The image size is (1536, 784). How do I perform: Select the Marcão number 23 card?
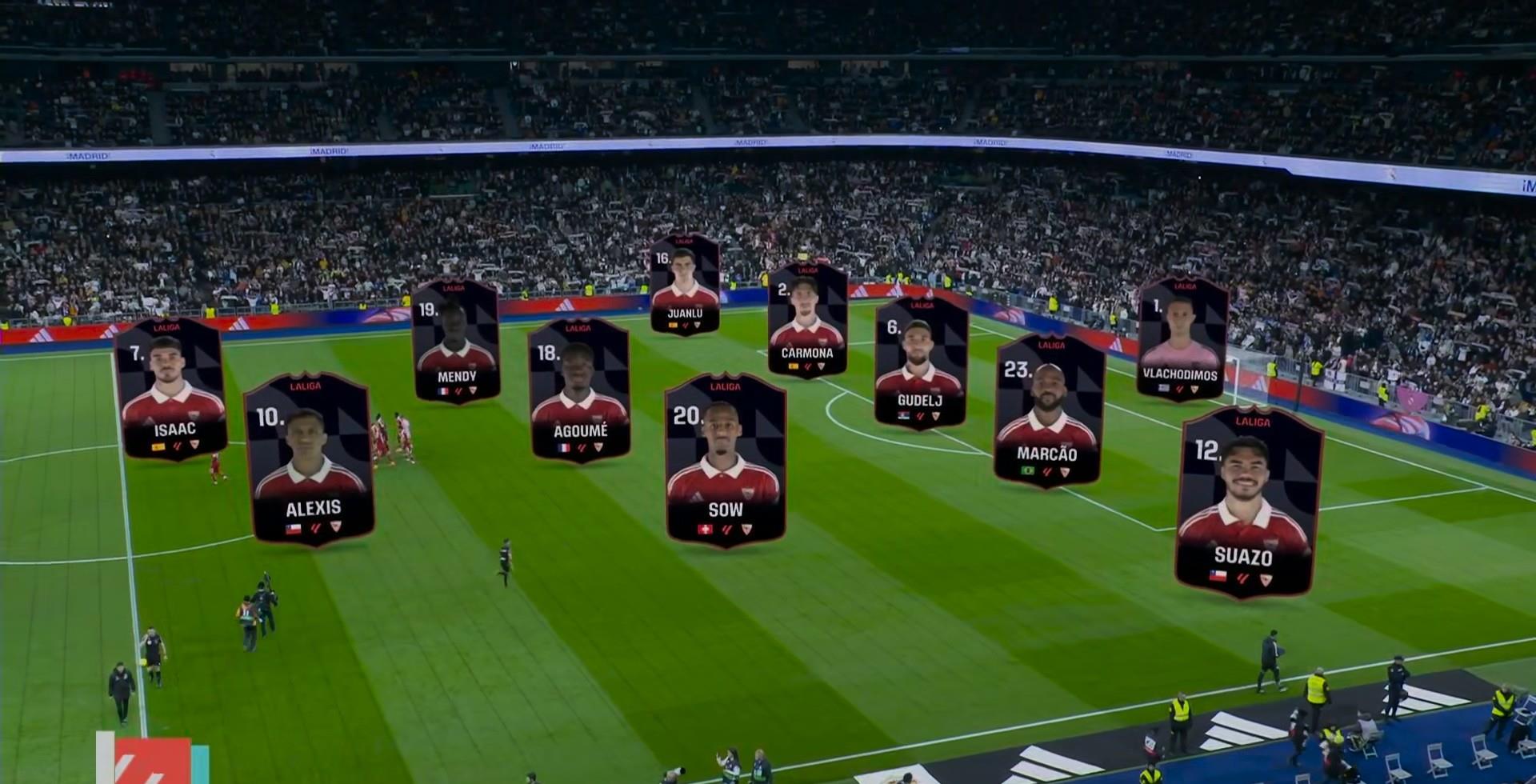(1048, 410)
